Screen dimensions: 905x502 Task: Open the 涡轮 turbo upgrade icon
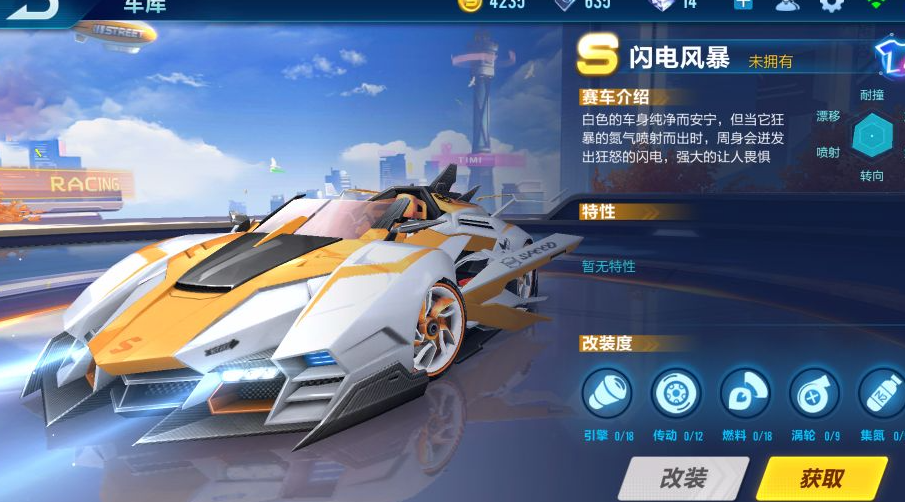click(x=814, y=393)
